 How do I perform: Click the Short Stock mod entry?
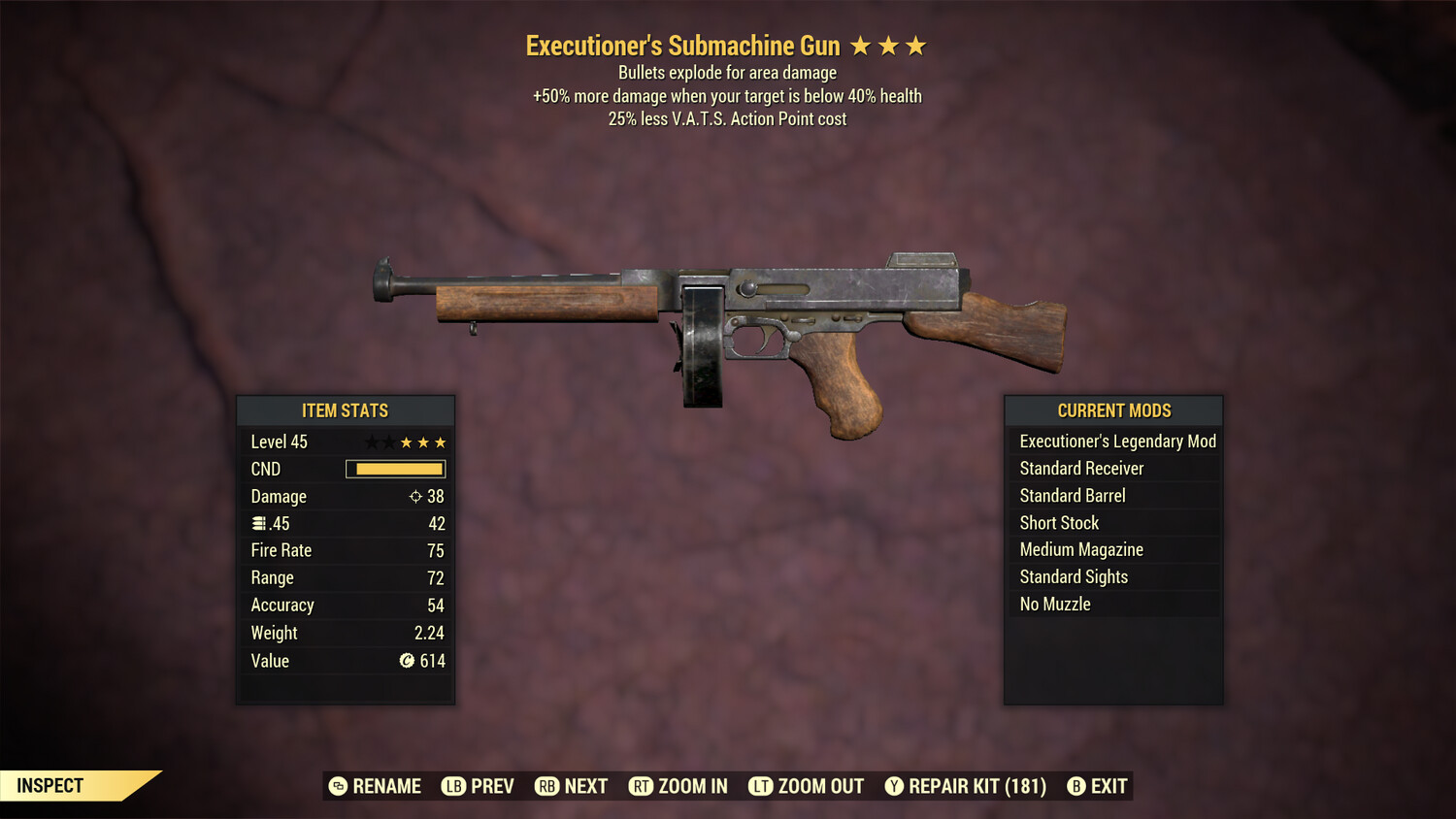click(x=1058, y=522)
